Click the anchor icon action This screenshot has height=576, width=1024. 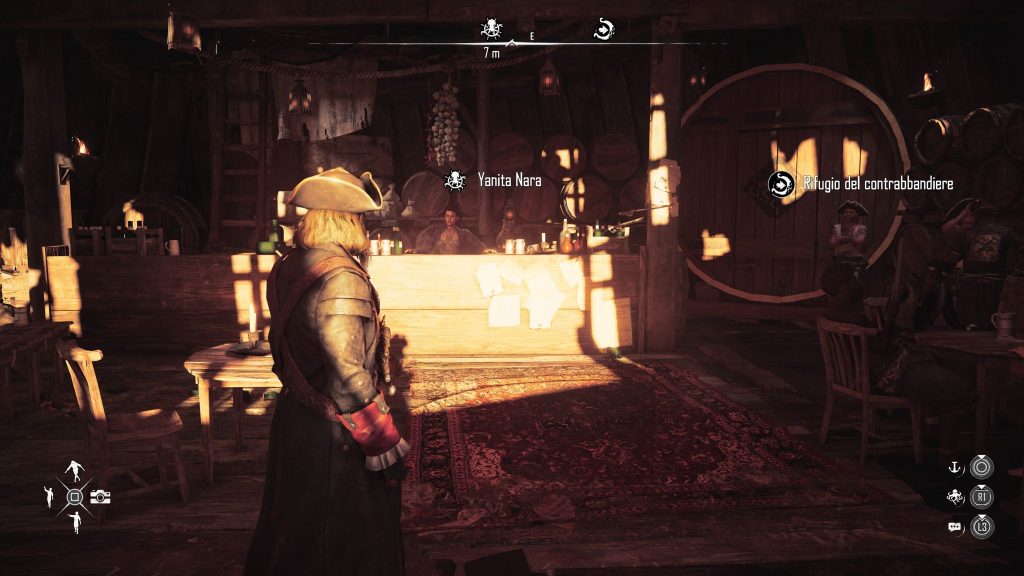(955, 466)
